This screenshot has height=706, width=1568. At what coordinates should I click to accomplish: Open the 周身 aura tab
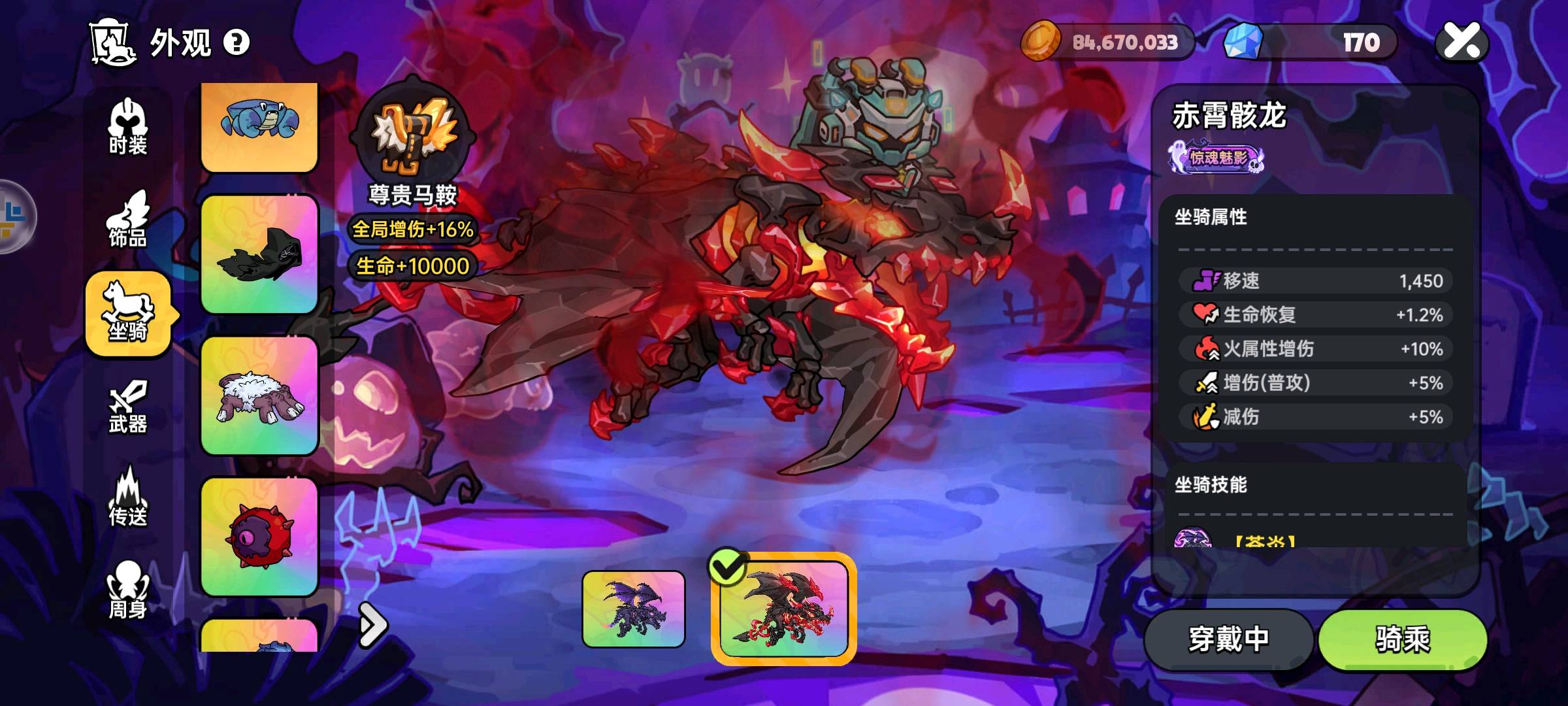click(128, 590)
